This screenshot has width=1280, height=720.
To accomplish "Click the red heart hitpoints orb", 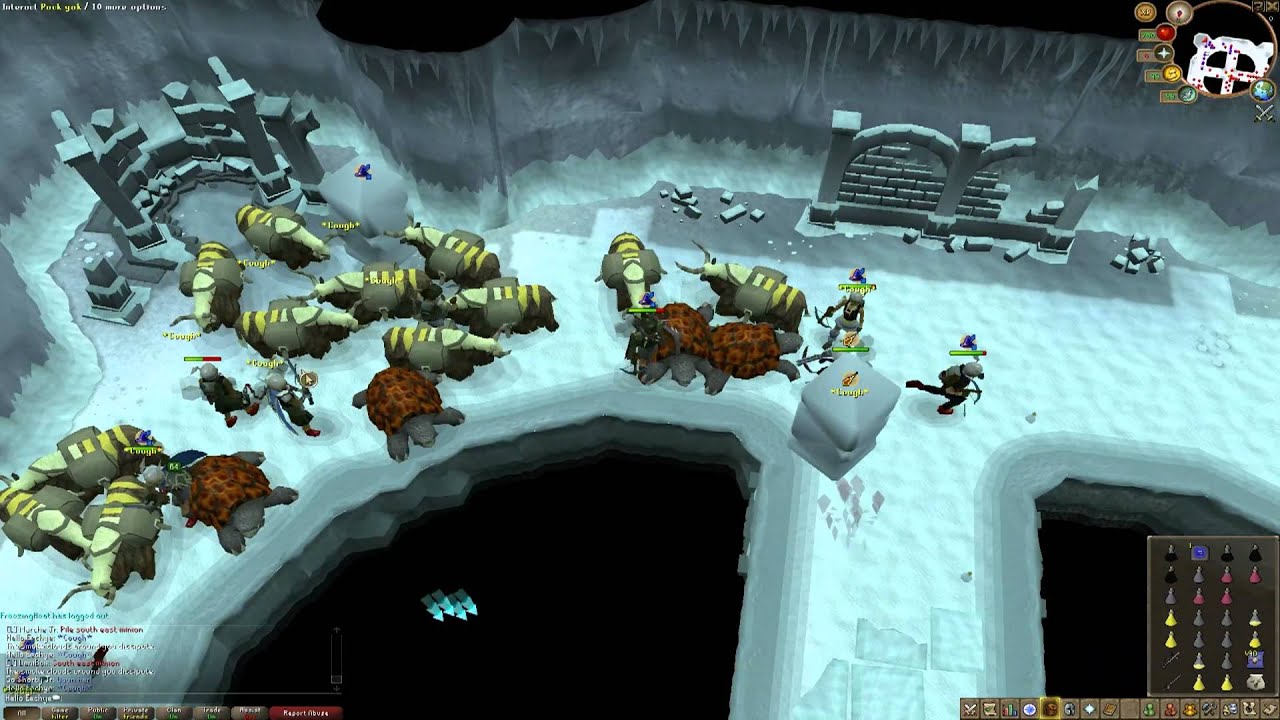I will point(1165,34).
